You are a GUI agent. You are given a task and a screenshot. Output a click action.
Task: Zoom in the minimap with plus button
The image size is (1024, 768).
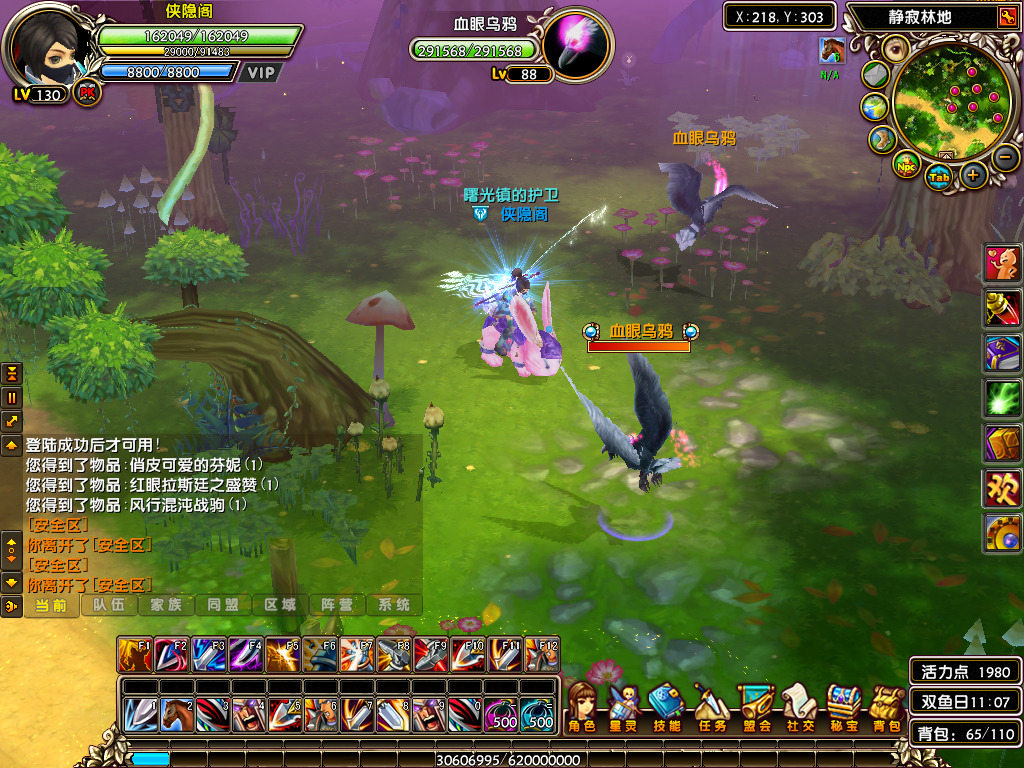974,177
